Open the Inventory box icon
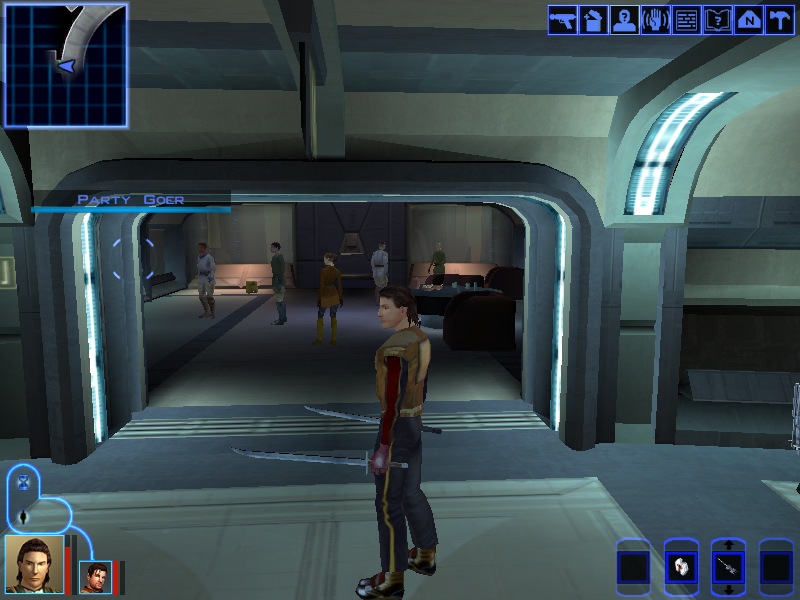The width and height of the screenshot is (800, 600). point(593,20)
